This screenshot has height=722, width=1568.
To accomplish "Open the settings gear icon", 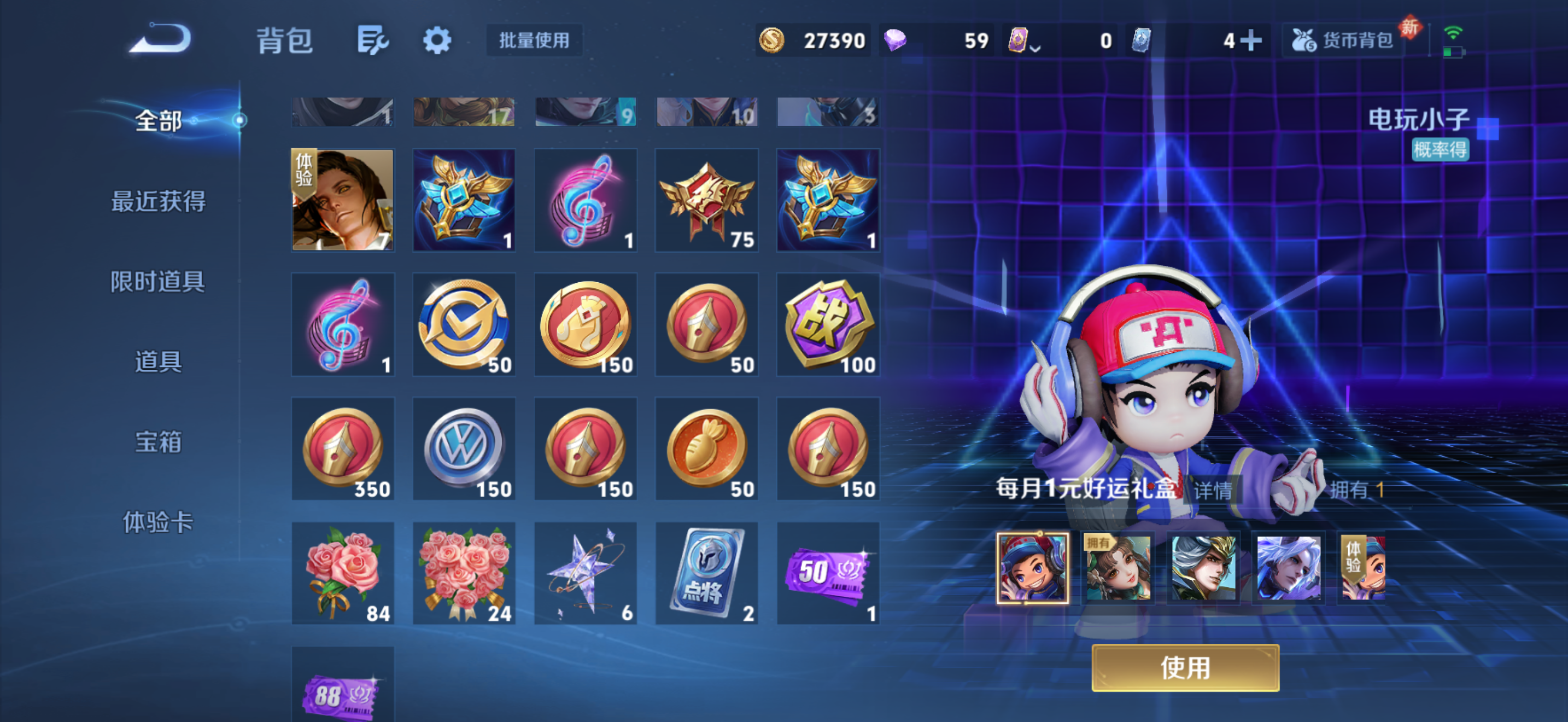I will [437, 39].
